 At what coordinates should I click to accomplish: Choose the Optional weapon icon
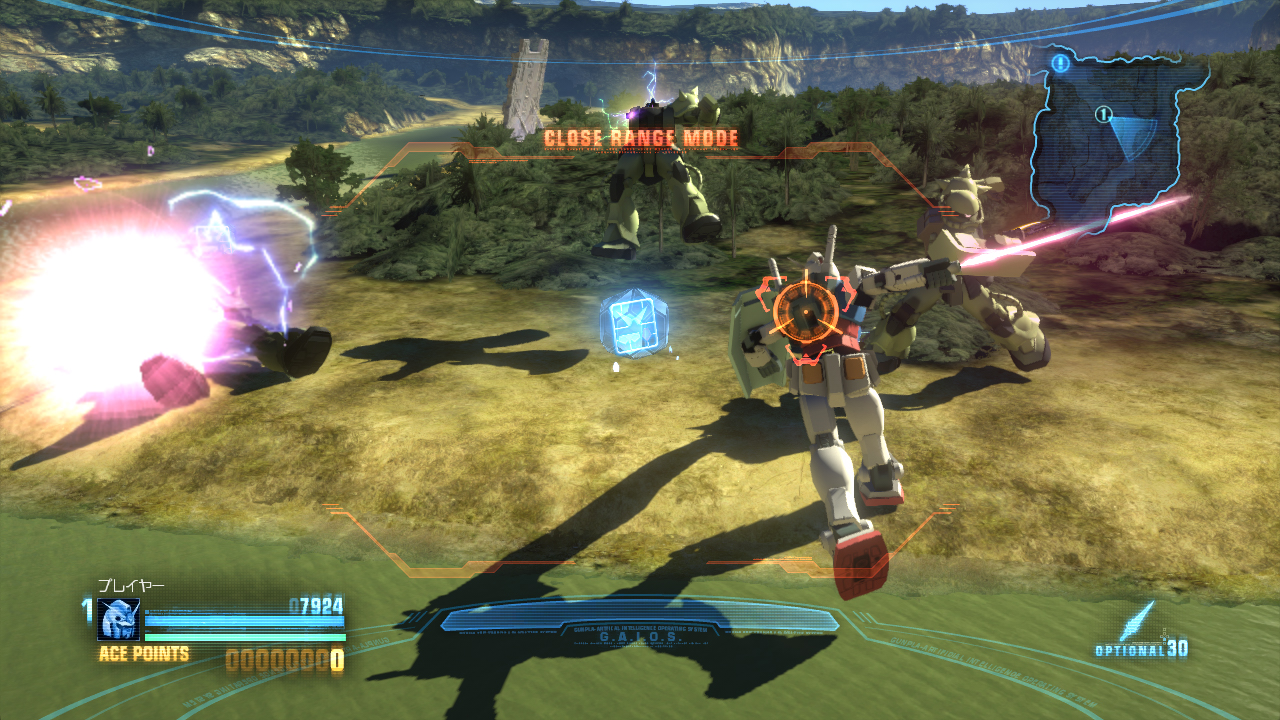(1138, 622)
